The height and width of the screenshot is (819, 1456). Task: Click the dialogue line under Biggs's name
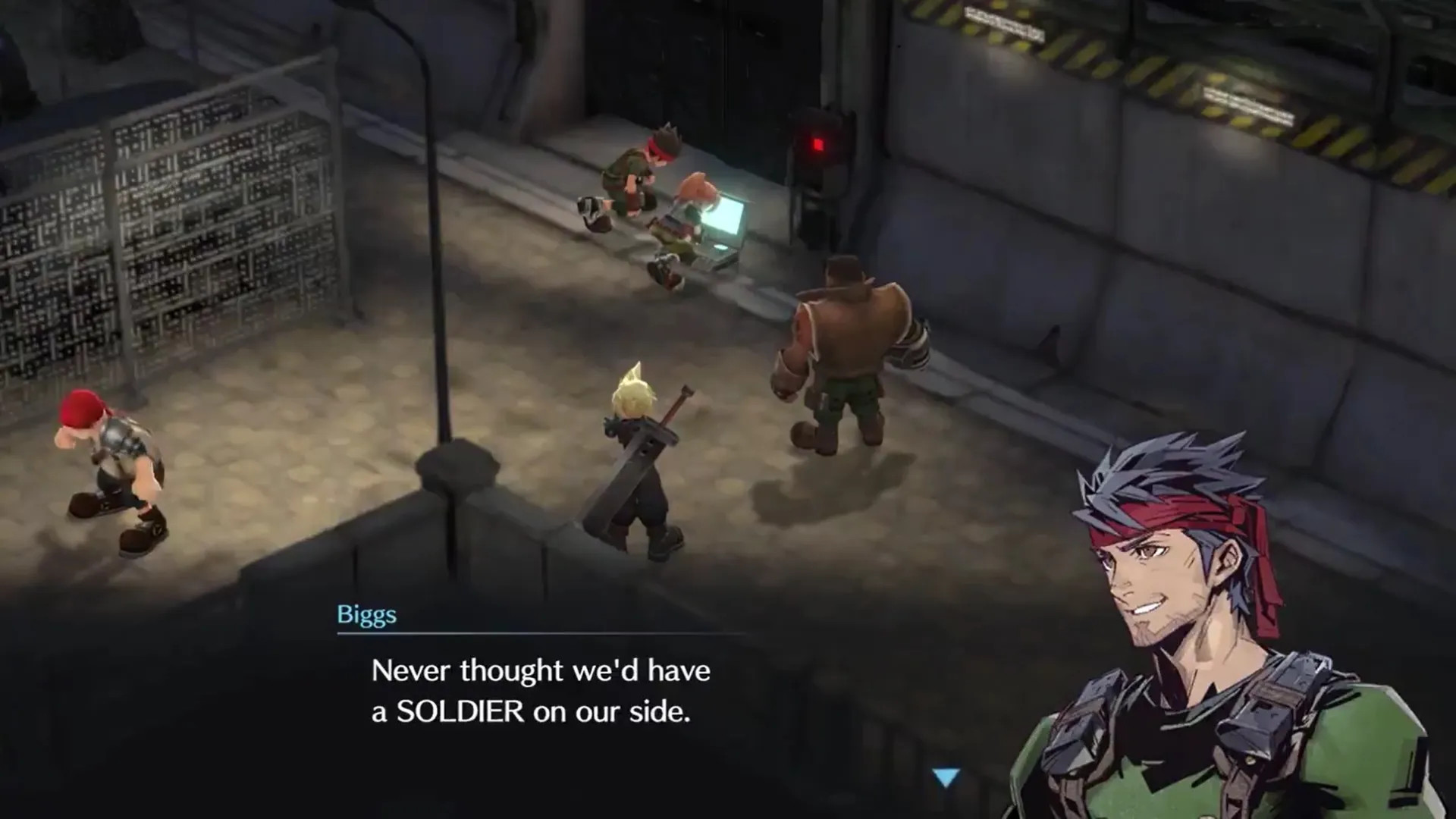tap(540, 670)
